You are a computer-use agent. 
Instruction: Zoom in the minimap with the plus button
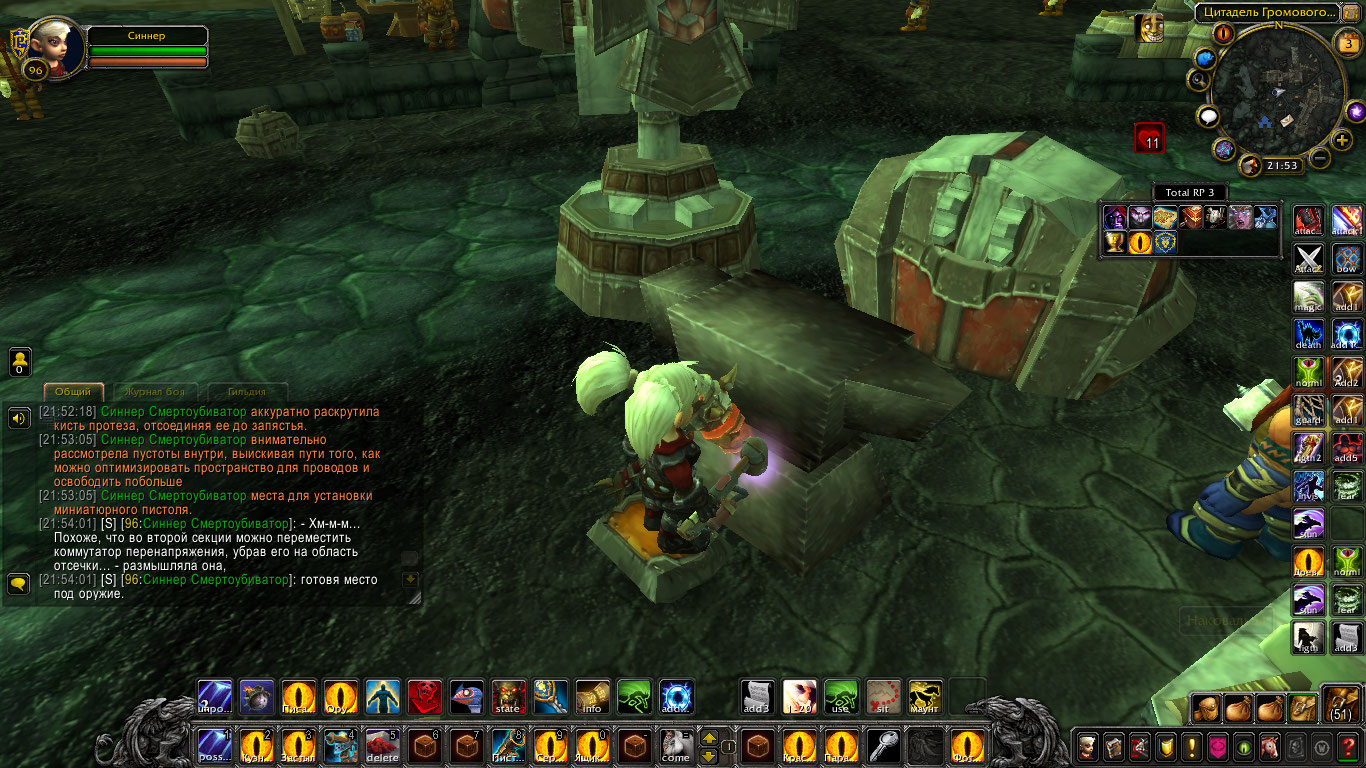click(1342, 139)
